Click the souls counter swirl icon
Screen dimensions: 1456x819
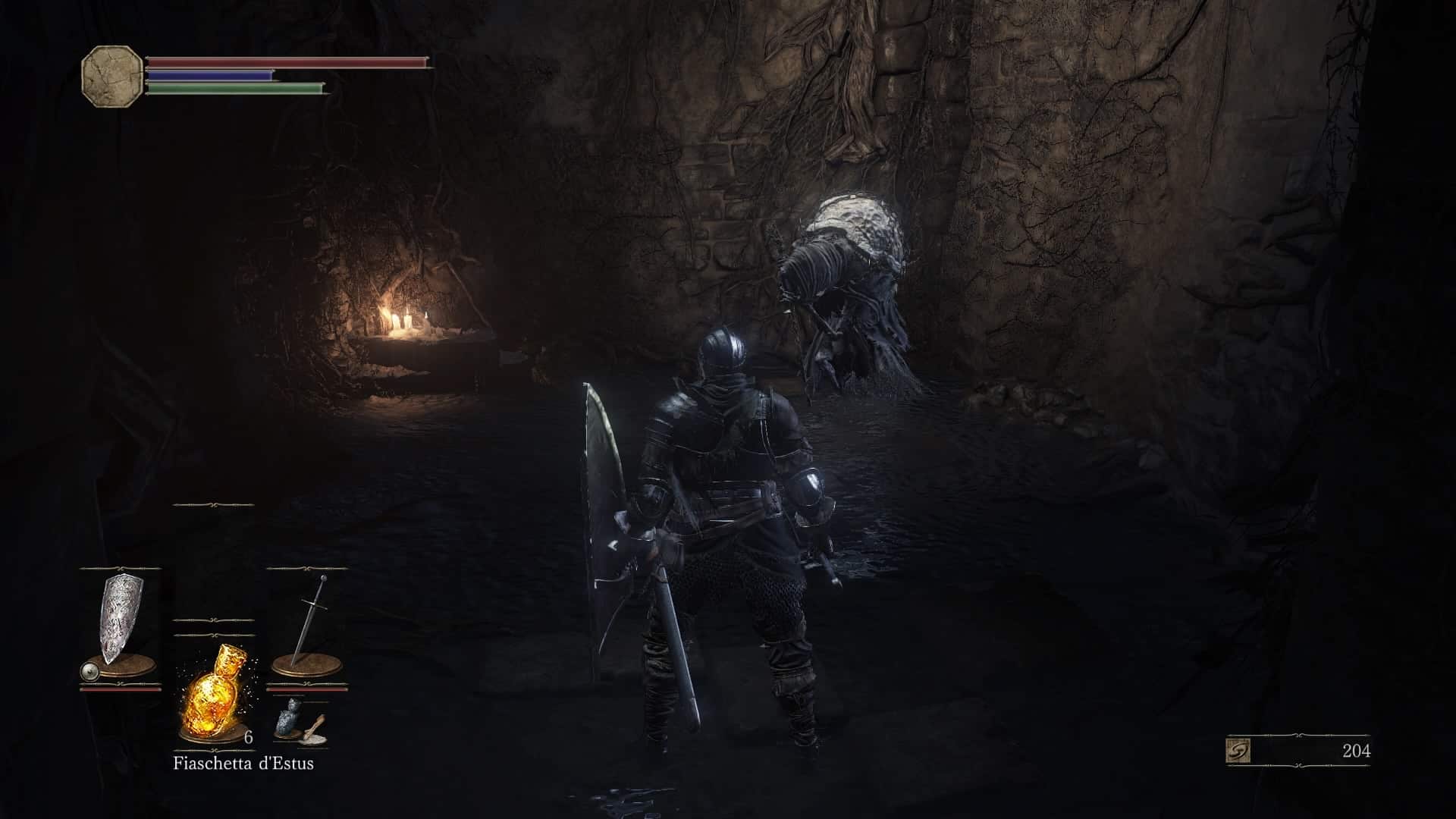tap(1238, 751)
